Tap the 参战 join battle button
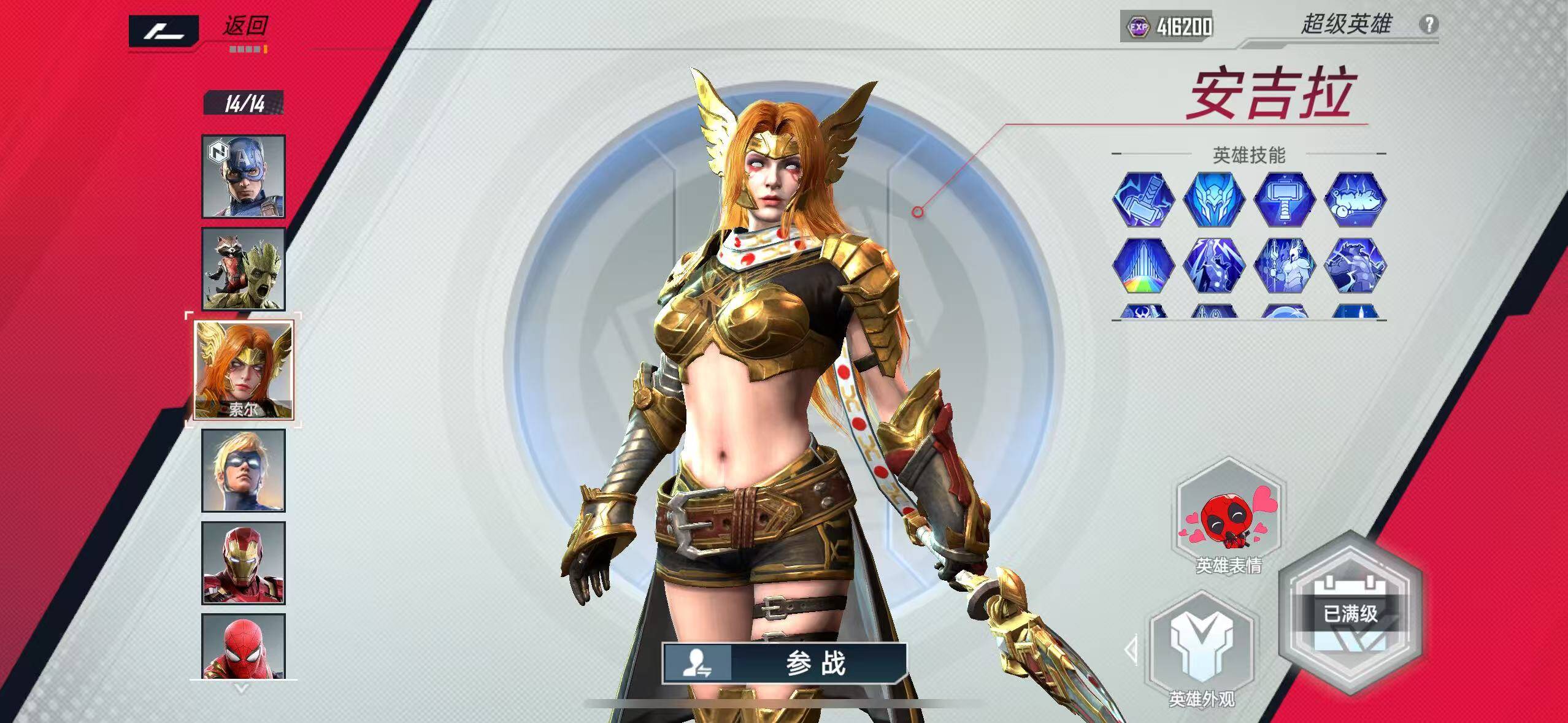1568x723 pixels. coord(784,663)
